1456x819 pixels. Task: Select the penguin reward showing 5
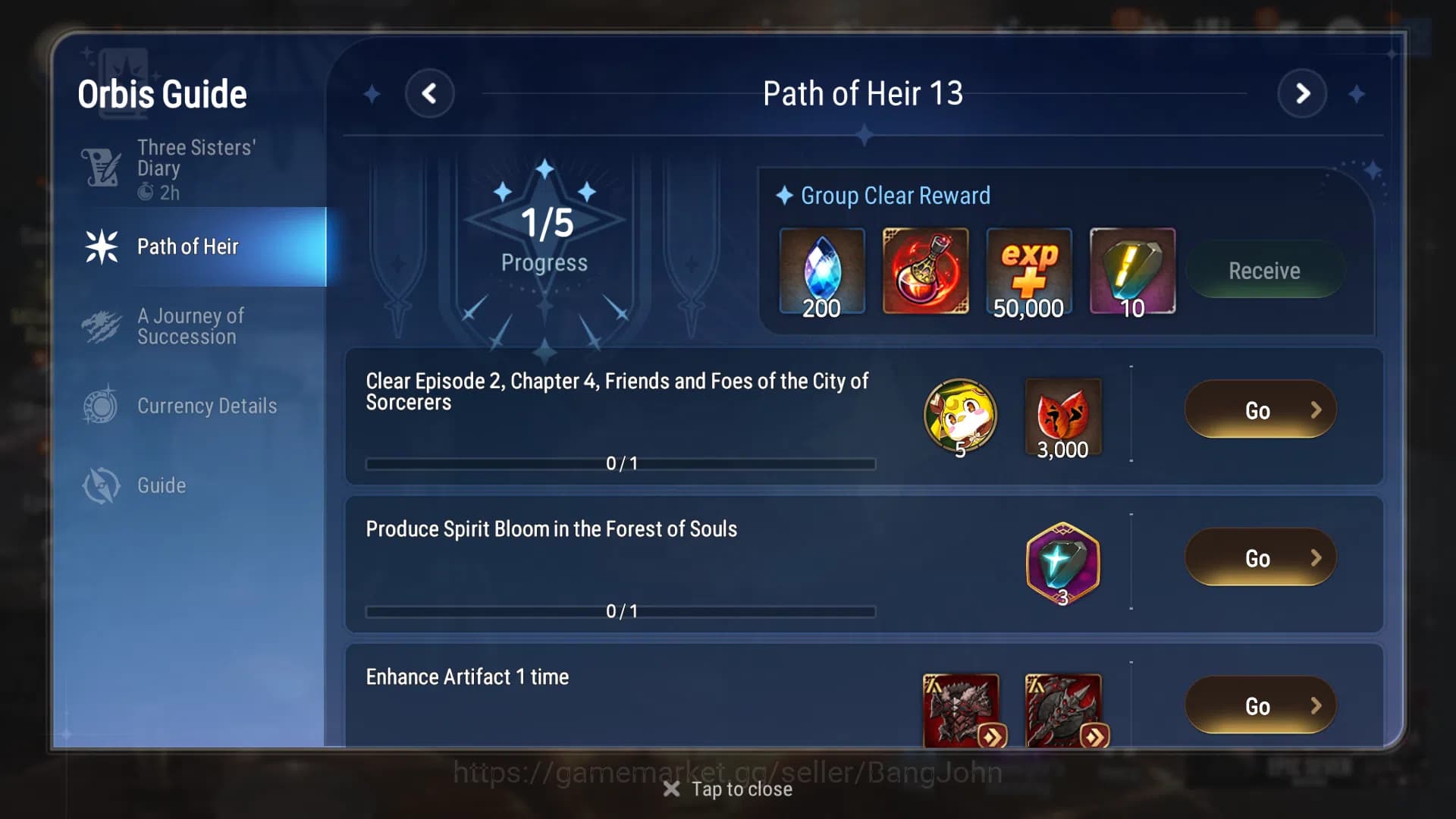tap(959, 416)
